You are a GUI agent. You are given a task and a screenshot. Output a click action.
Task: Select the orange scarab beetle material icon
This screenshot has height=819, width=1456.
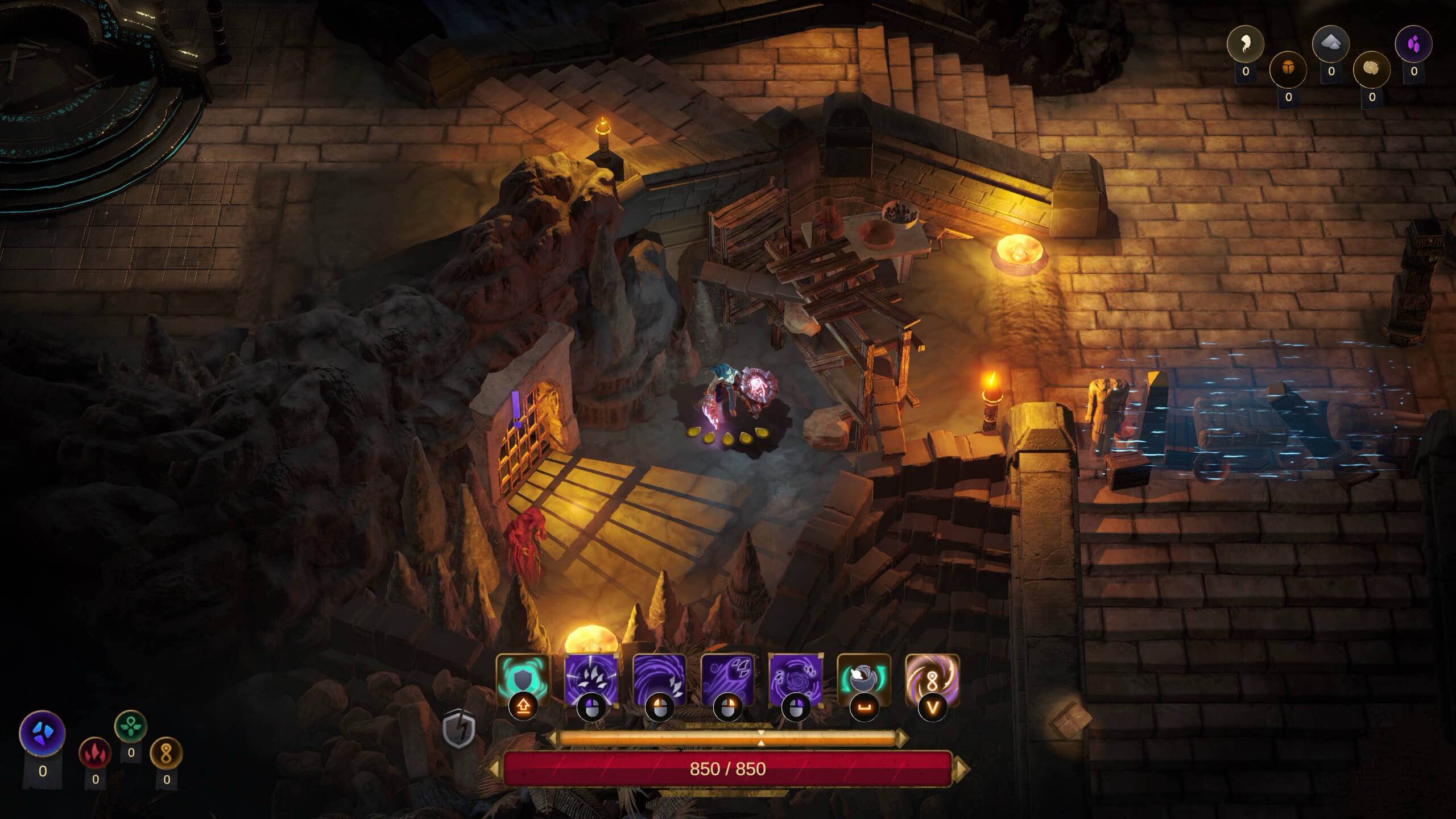point(1288,69)
